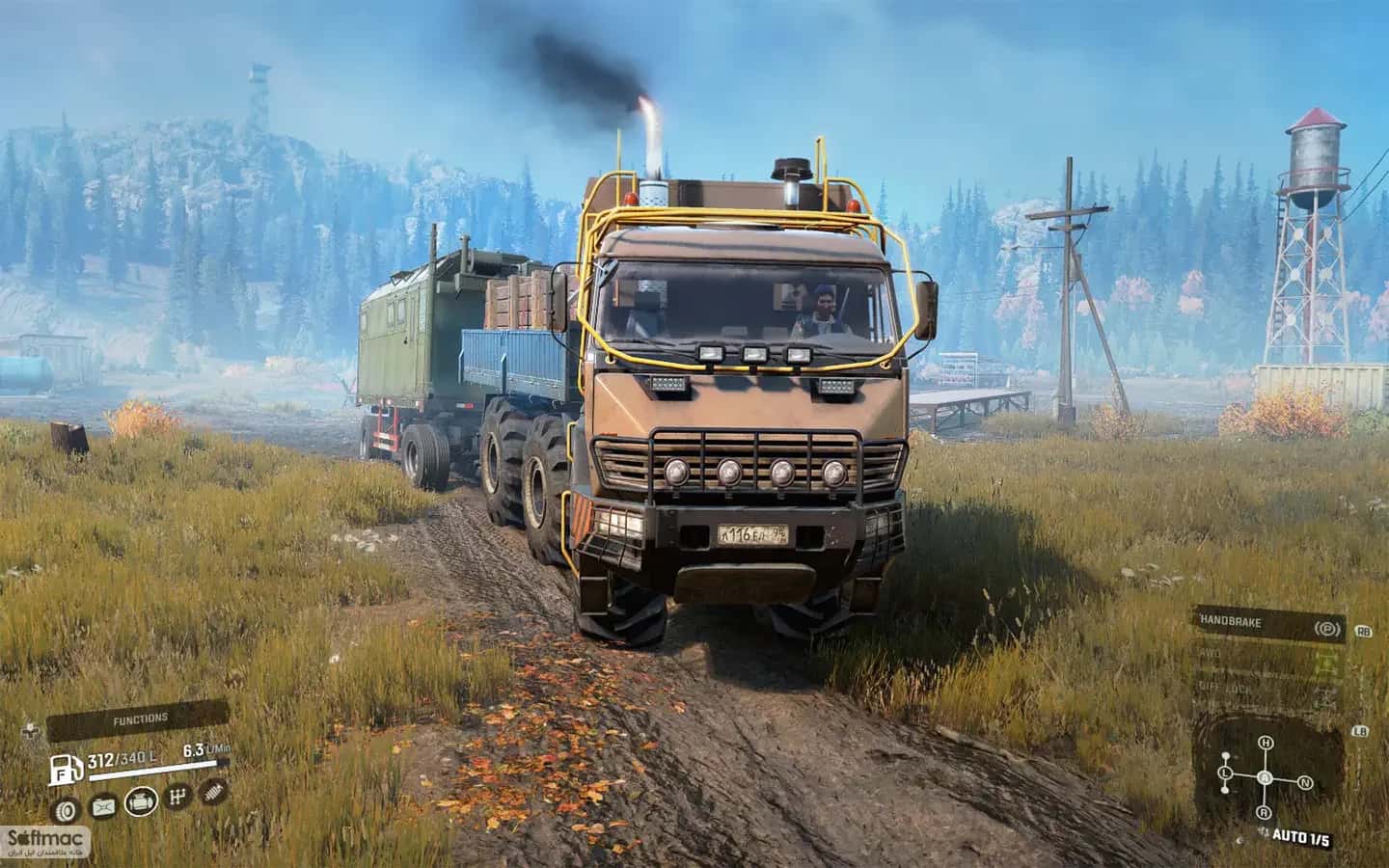Click the suspension spring status icon
1389x868 pixels.
pyautogui.click(x=214, y=793)
